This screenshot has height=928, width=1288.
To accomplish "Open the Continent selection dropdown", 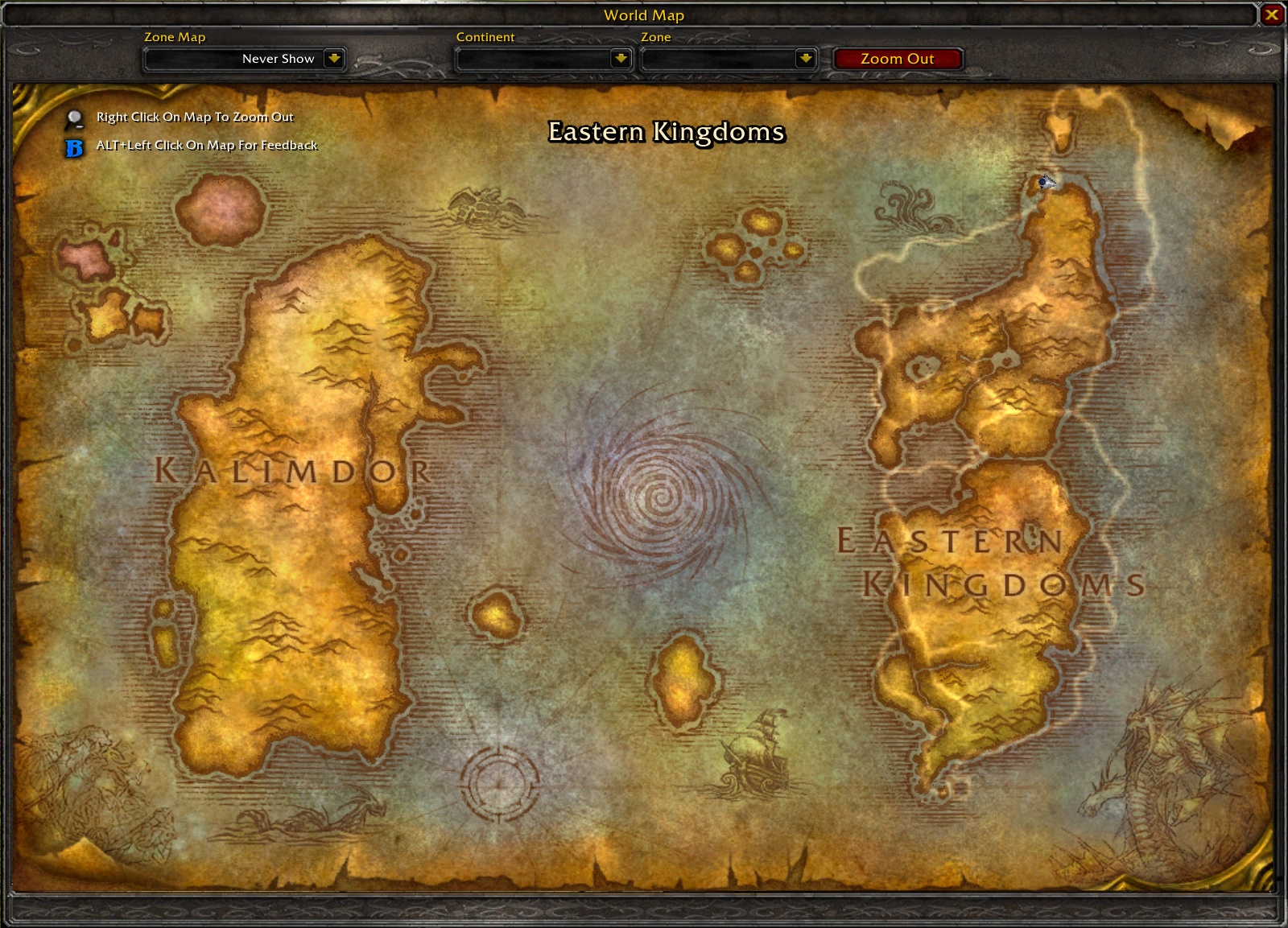I will coord(539,58).
